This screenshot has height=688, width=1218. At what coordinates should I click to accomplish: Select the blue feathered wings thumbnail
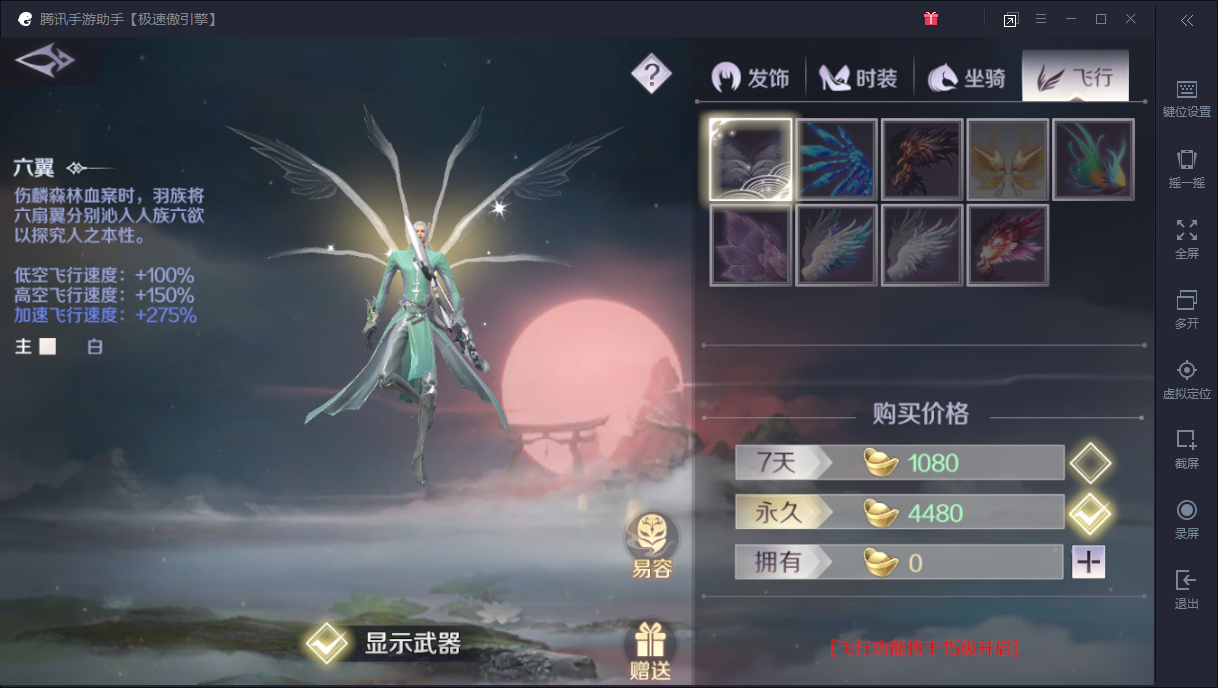coord(837,159)
